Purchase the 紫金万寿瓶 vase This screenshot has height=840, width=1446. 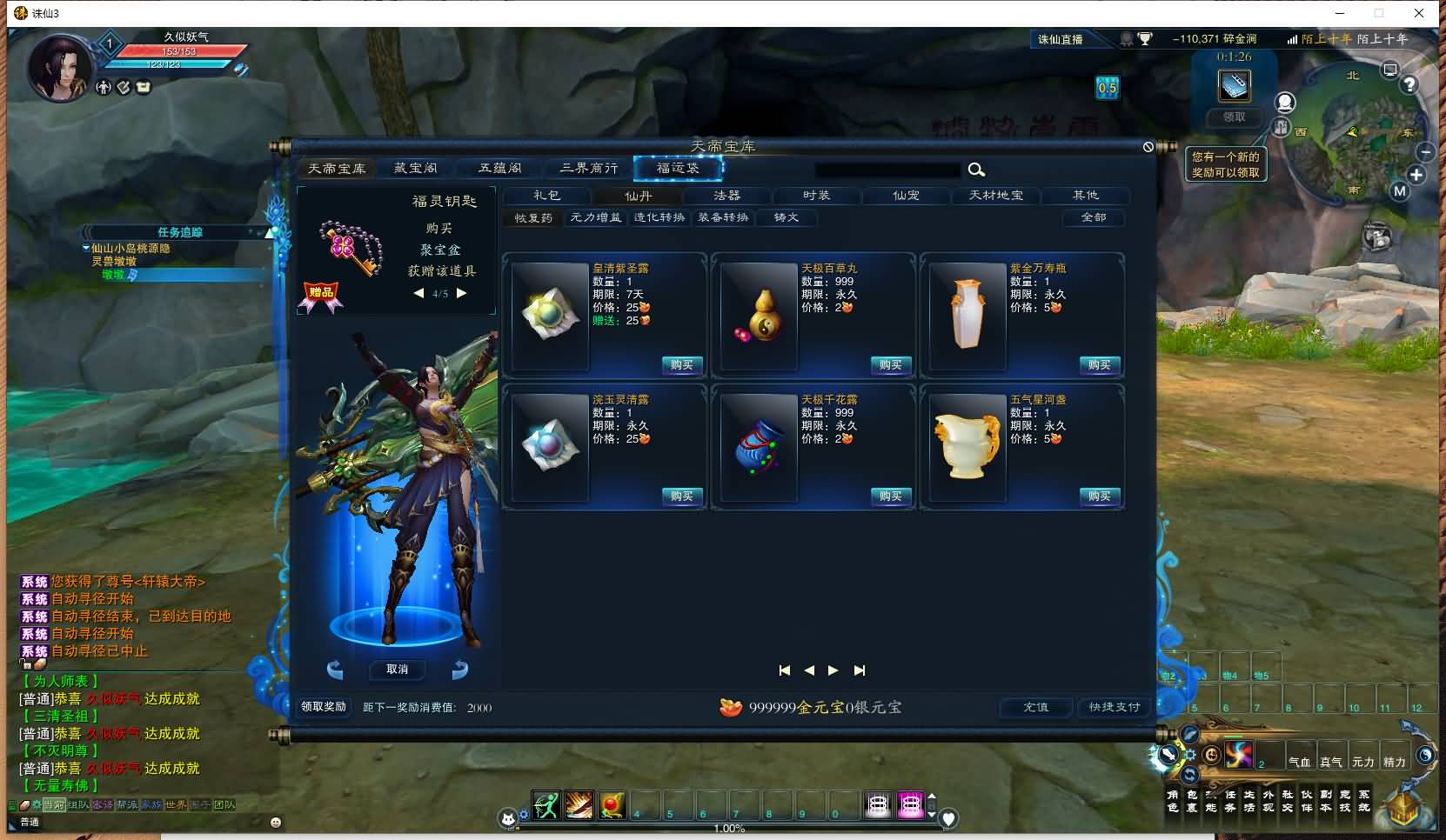click(x=1099, y=365)
